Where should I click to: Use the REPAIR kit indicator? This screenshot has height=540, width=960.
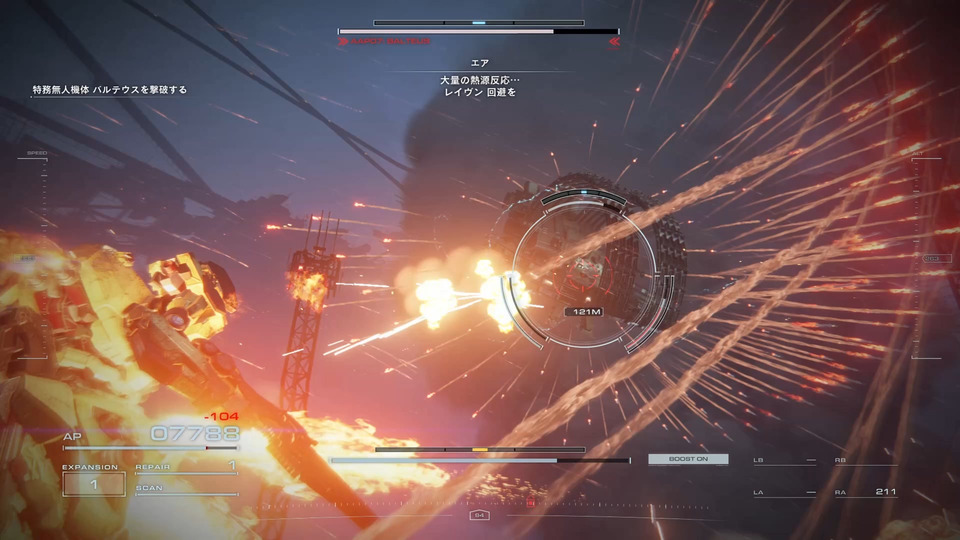[186, 465]
